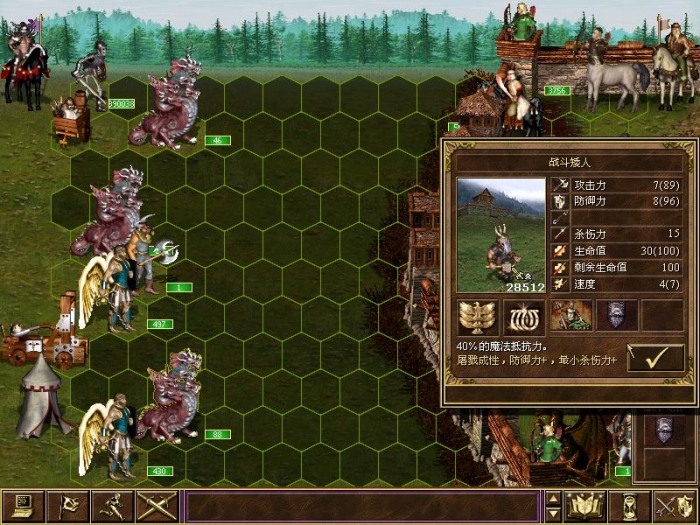Choose the hourglass wait button
Image resolution: width=700 pixels, height=525 pixels.
[x=630, y=506]
